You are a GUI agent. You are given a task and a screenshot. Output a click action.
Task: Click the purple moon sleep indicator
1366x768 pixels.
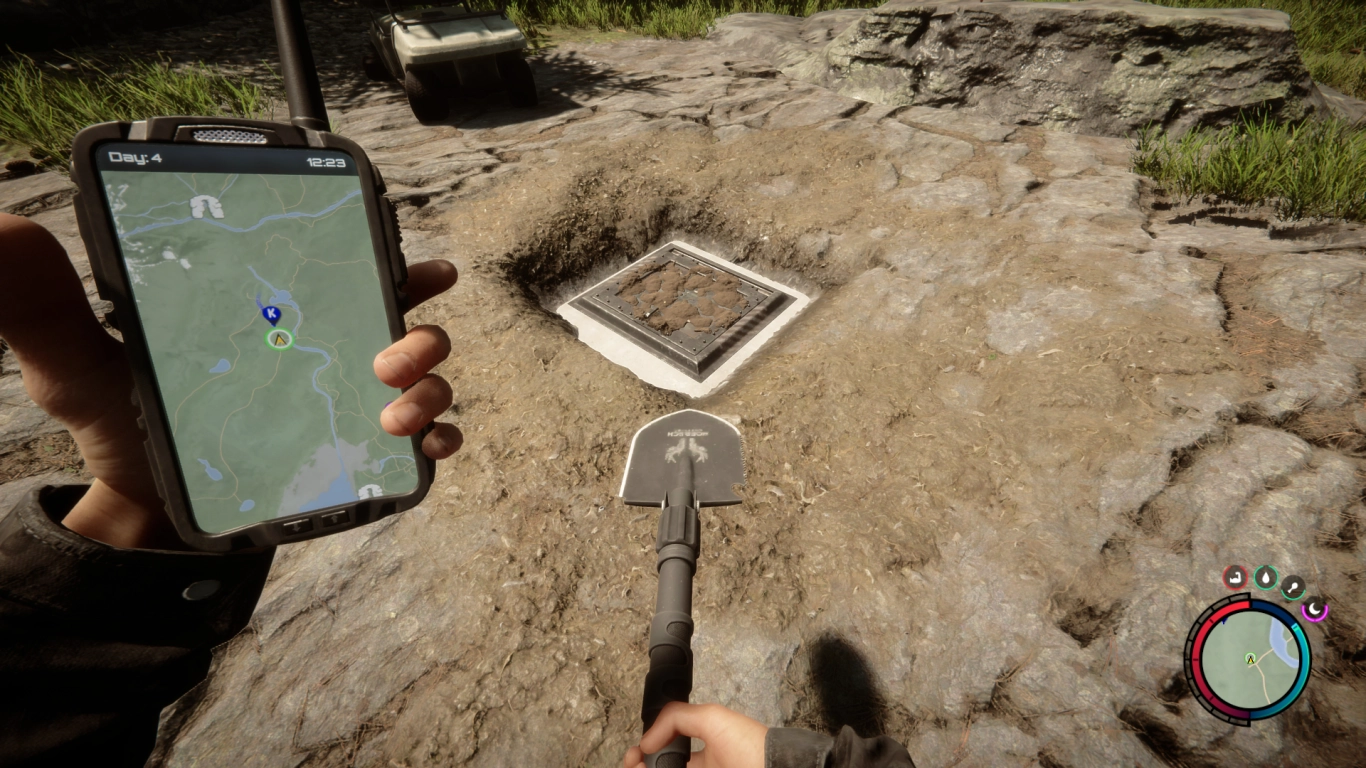point(1315,610)
